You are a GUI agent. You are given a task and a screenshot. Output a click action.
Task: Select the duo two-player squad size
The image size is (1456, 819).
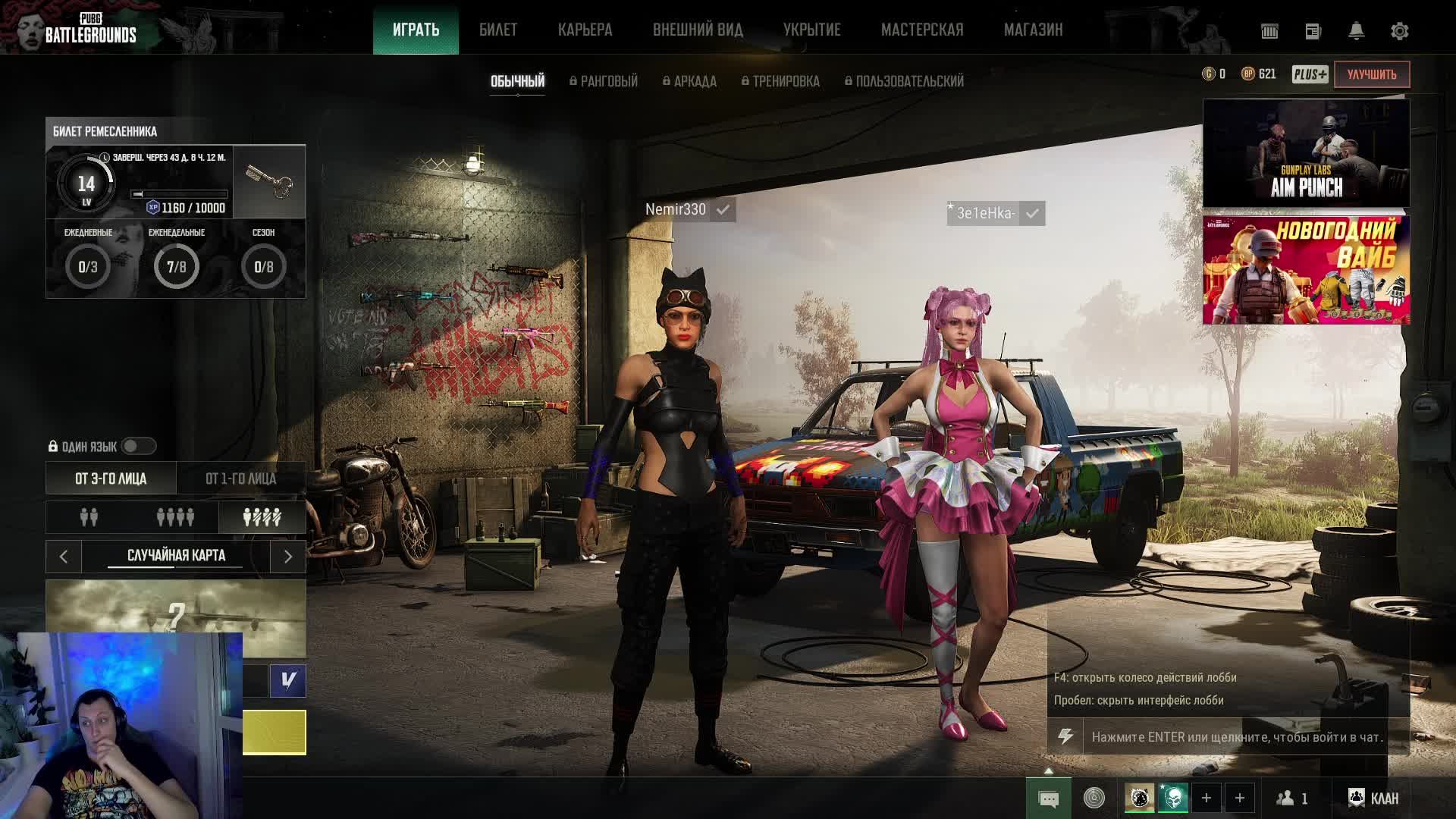click(x=89, y=517)
